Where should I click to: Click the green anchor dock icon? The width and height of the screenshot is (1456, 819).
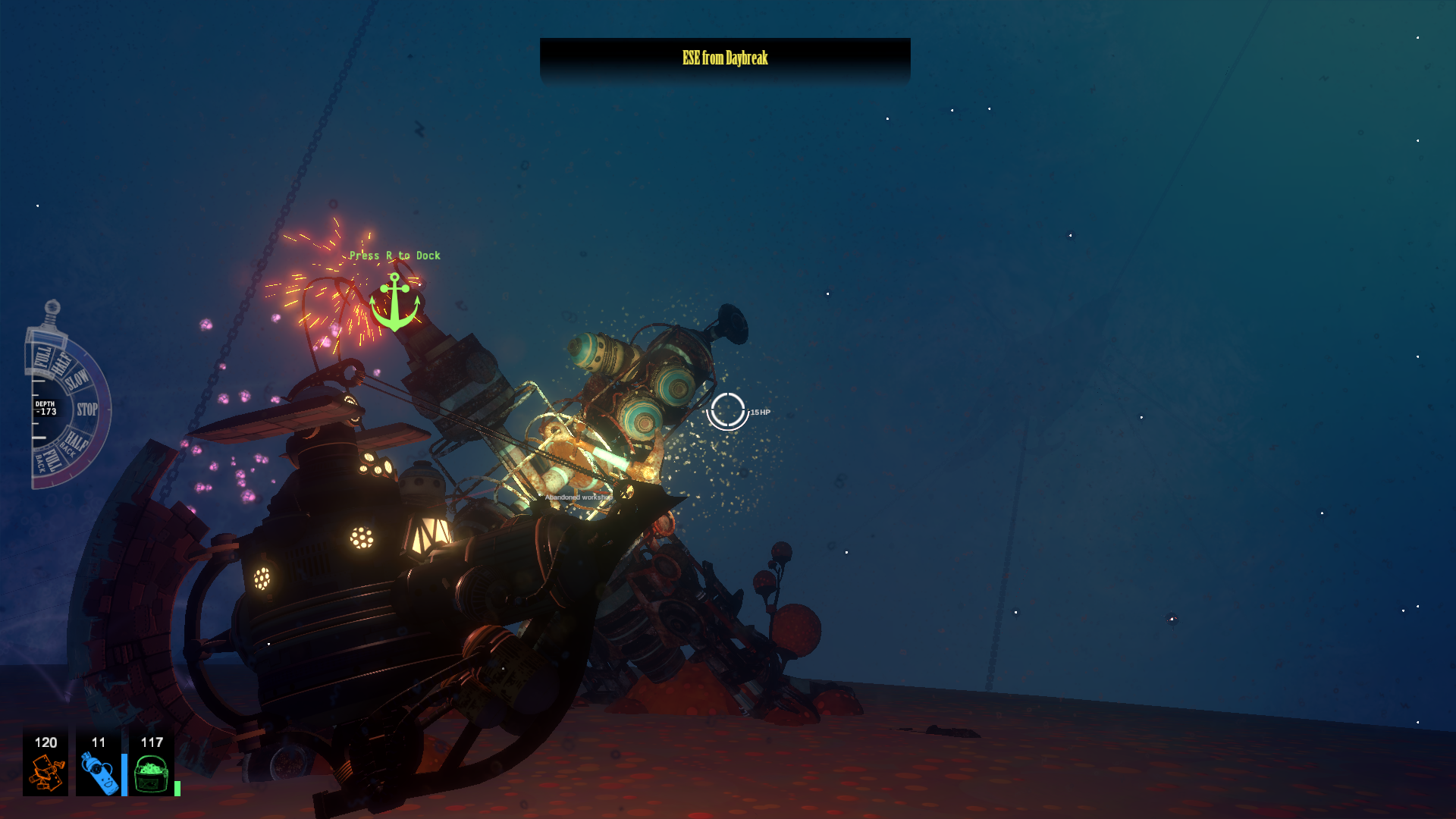pos(394,302)
